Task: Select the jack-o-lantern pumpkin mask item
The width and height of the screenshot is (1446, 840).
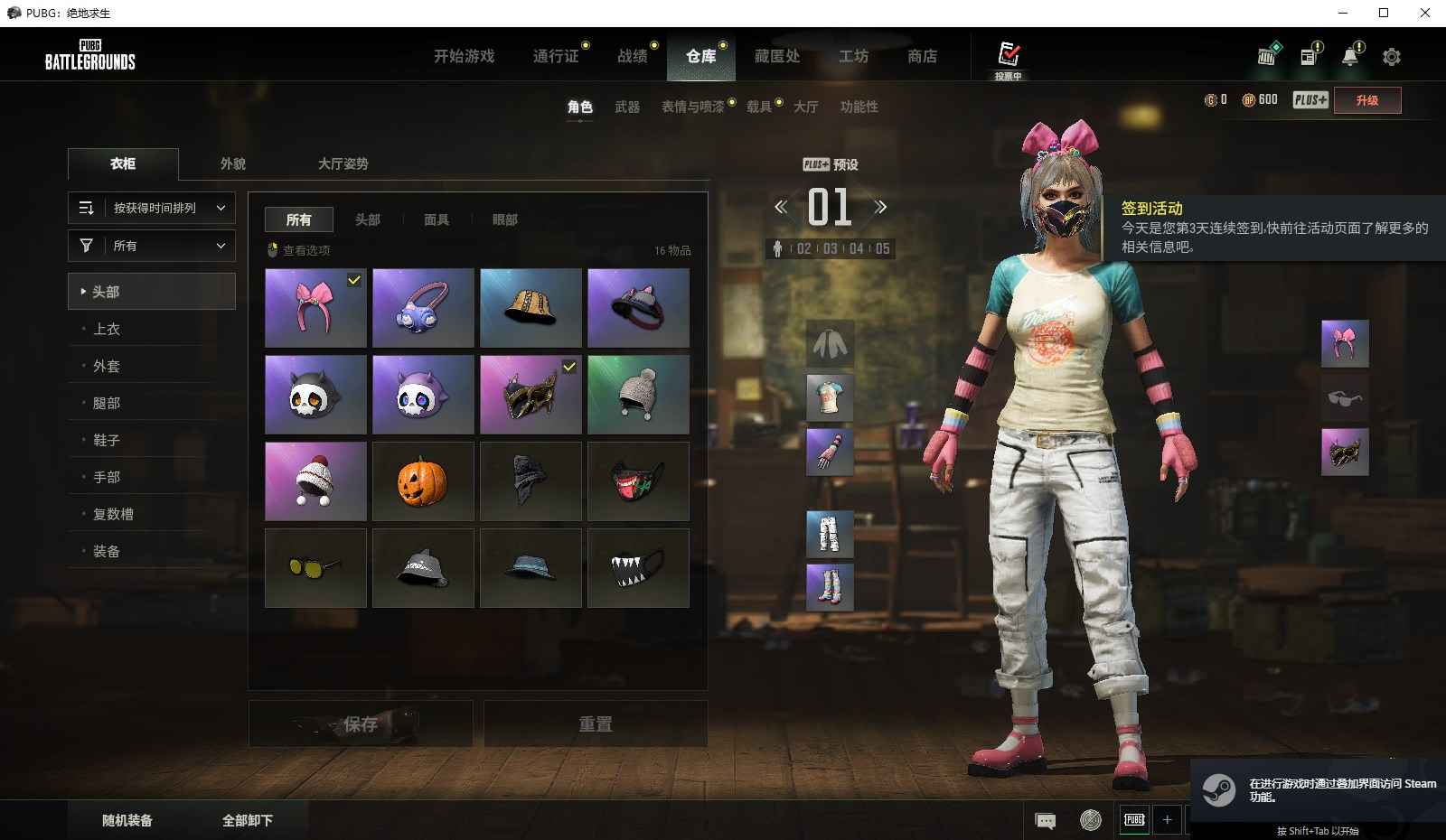Action: (x=422, y=481)
